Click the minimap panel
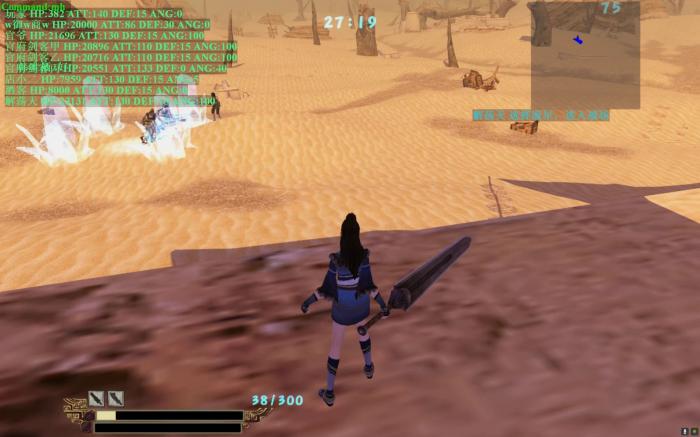700x437 pixels. pyautogui.click(x=585, y=55)
